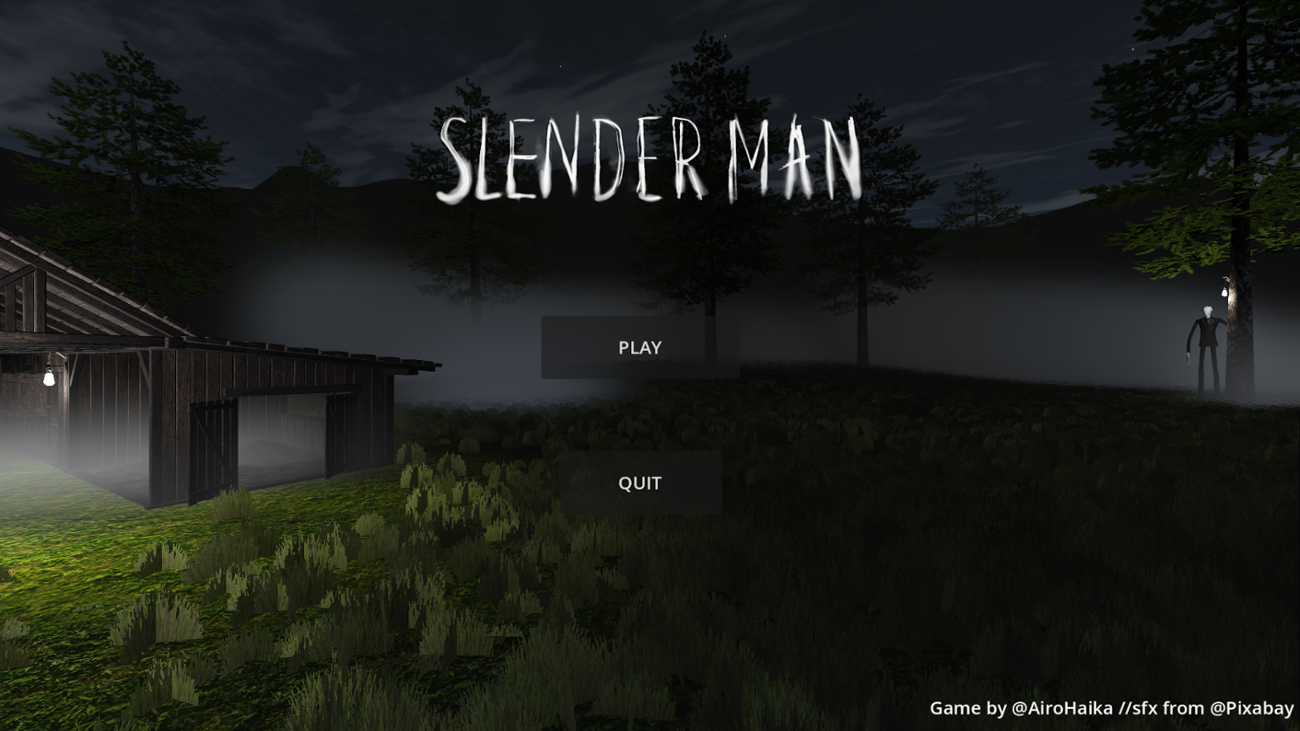Screen dimensions: 1300x731
Task: Select QUIT to exit the game
Action: pyautogui.click(x=640, y=481)
